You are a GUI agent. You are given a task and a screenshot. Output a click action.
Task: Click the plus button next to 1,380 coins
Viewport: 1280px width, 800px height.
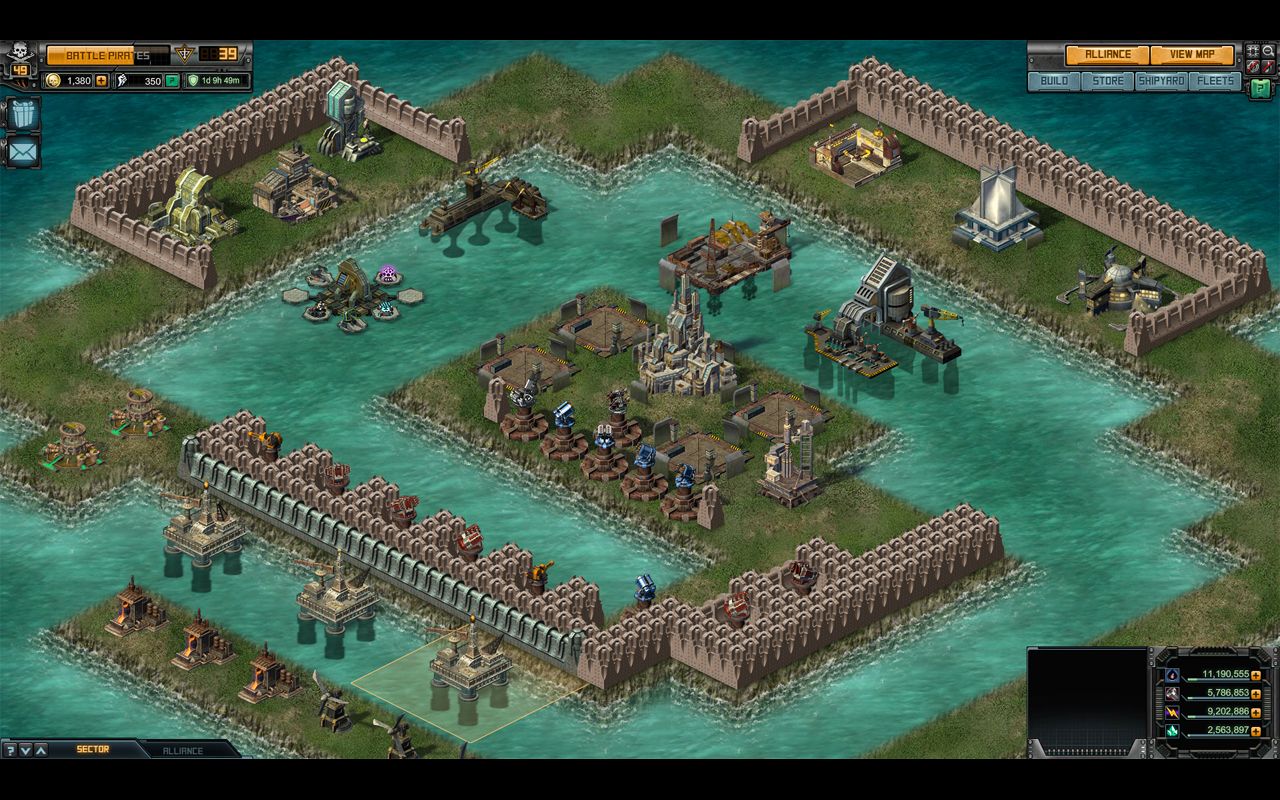pos(102,81)
